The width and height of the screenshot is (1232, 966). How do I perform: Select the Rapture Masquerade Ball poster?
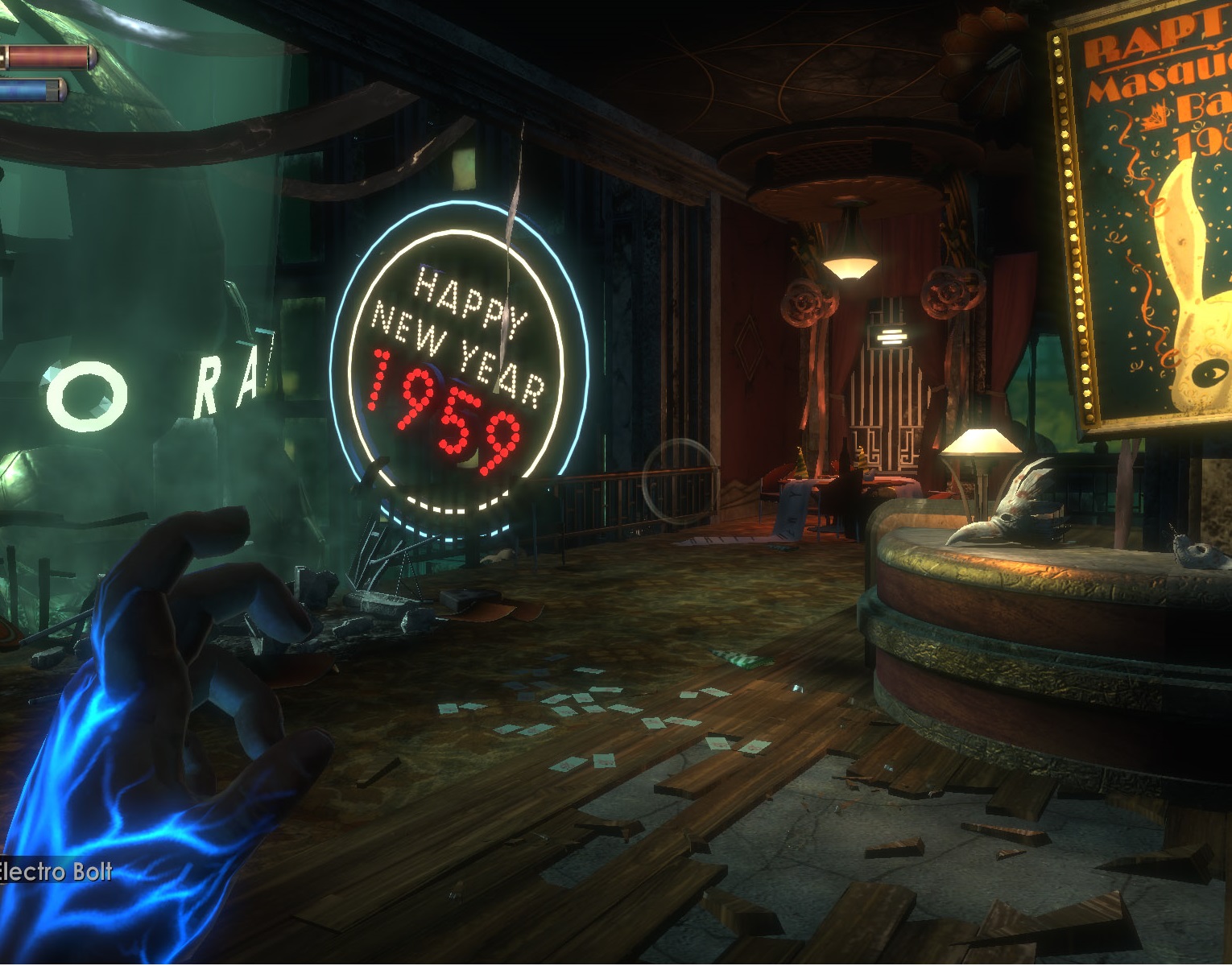(x=1151, y=225)
